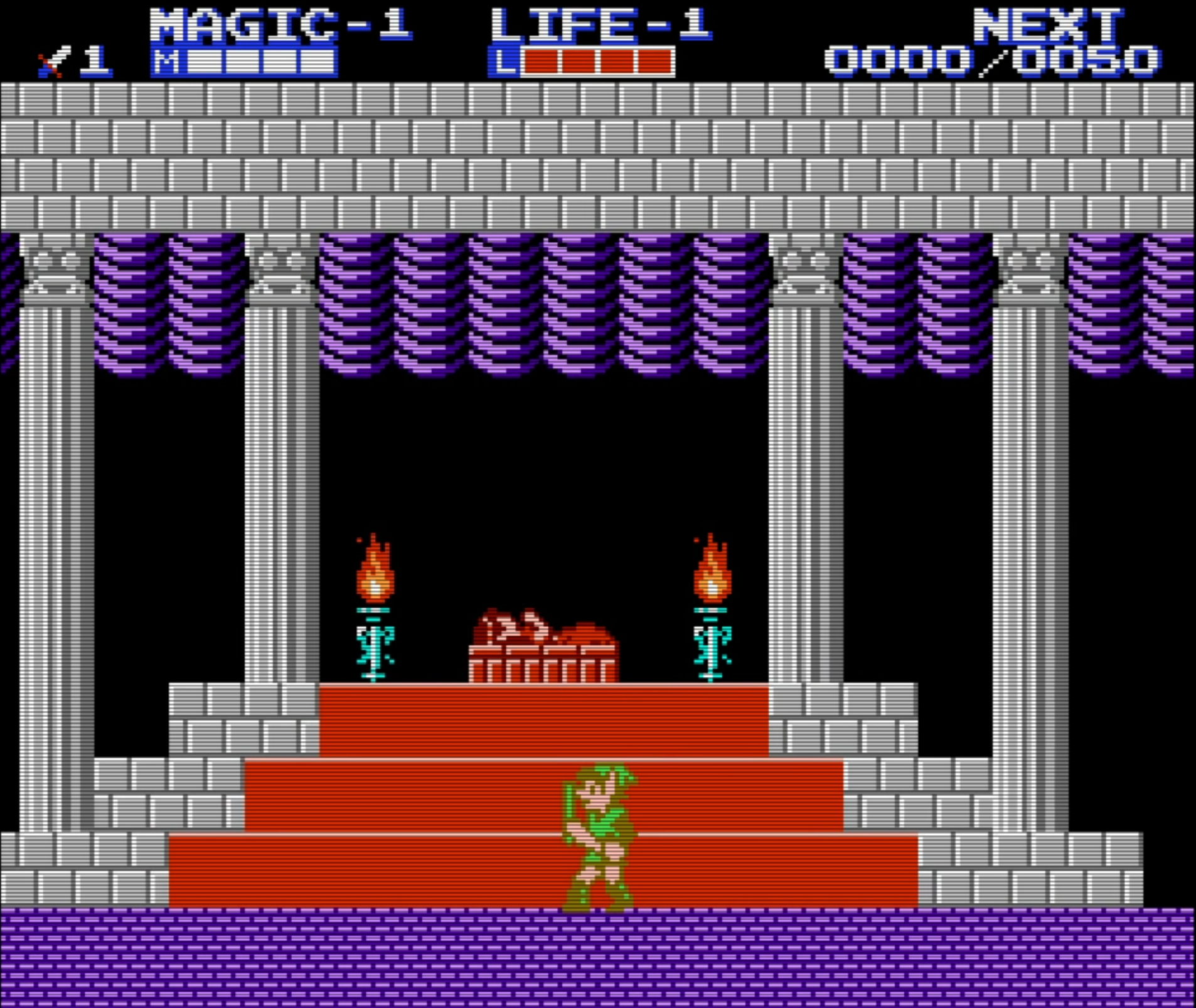Select Link standing on the stairs
Image resolution: width=1196 pixels, height=1008 pixels.
click(x=599, y=835)
